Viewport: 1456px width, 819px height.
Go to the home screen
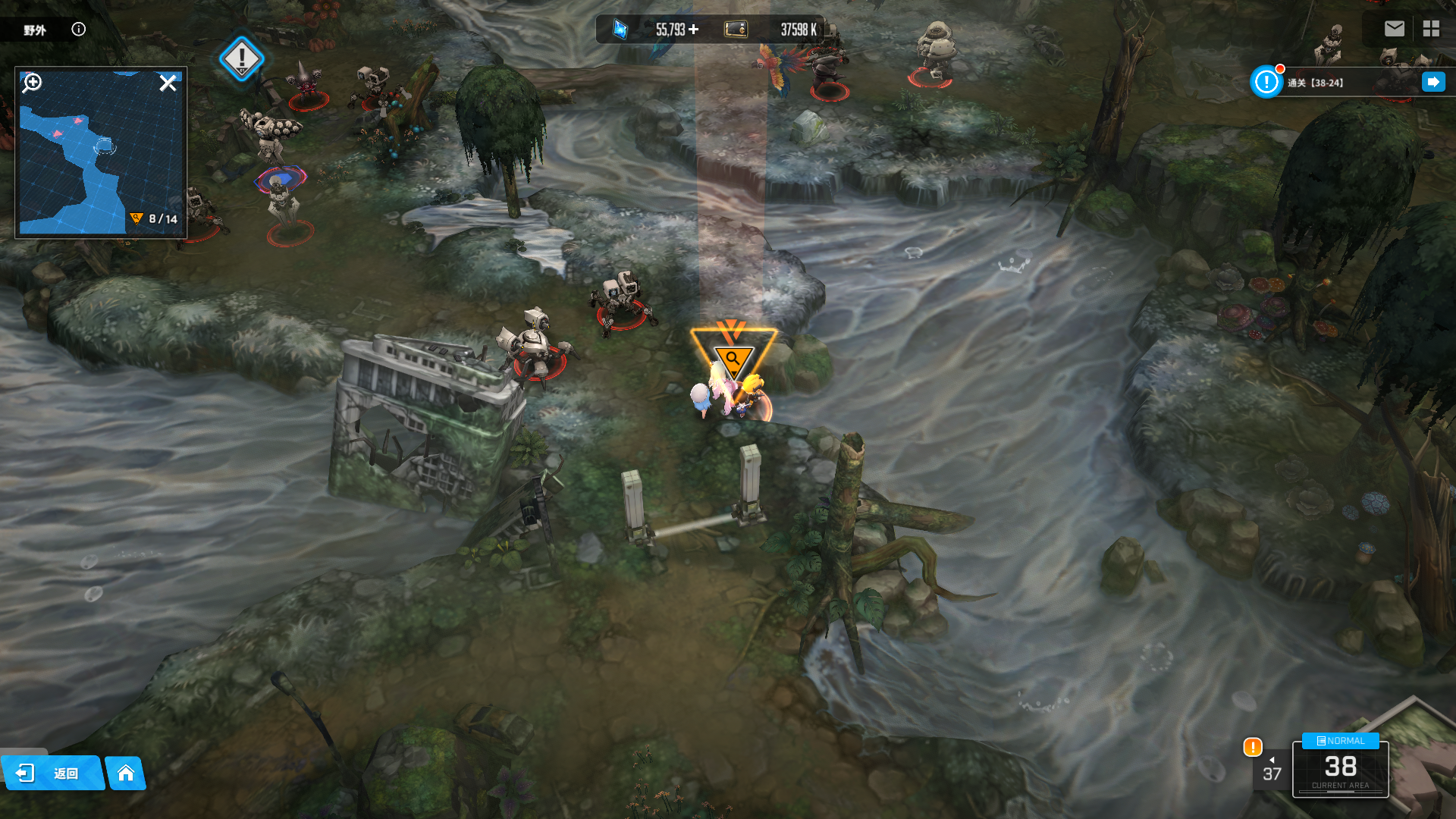point(126,773)
